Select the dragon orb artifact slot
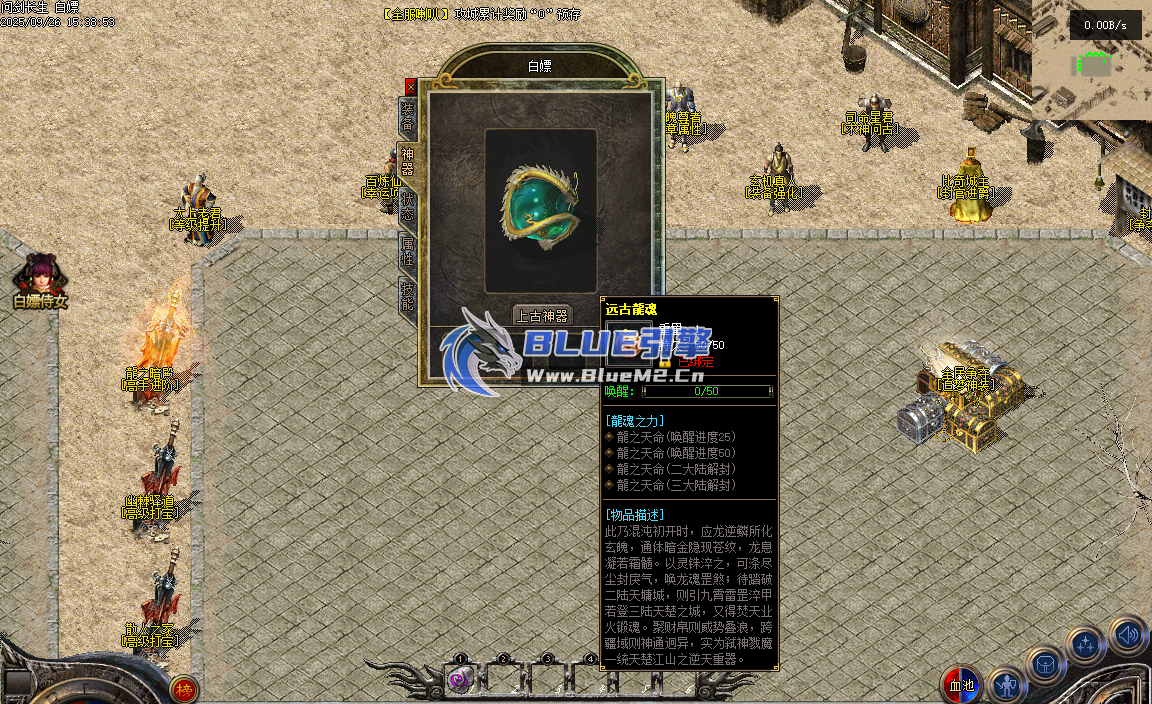This screenshot has height=704, width=1152. [541, 209]
